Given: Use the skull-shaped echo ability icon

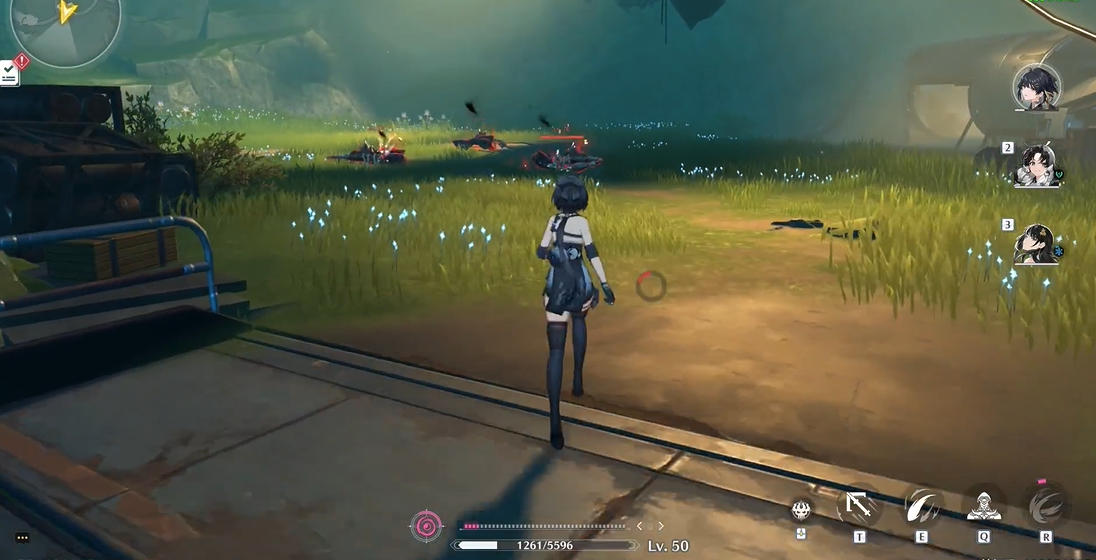Looking at the screenshot, I should (801, 509).
